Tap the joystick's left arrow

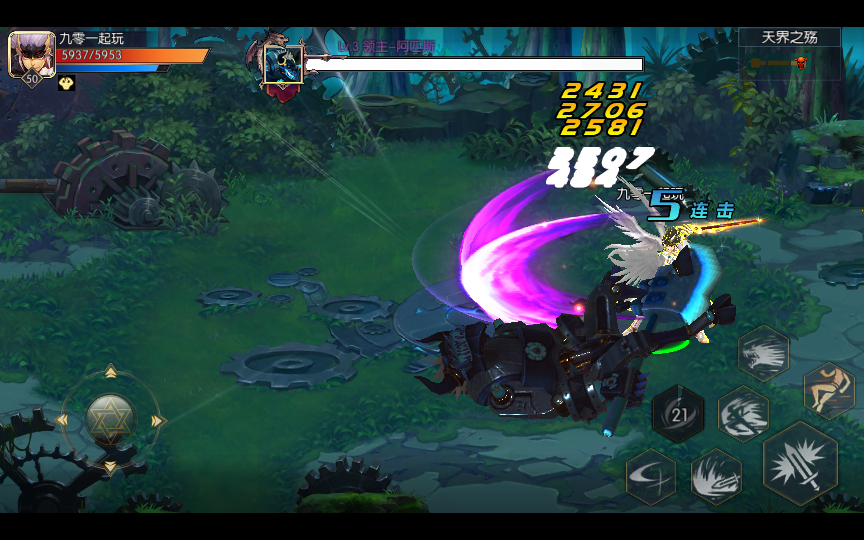62,421
